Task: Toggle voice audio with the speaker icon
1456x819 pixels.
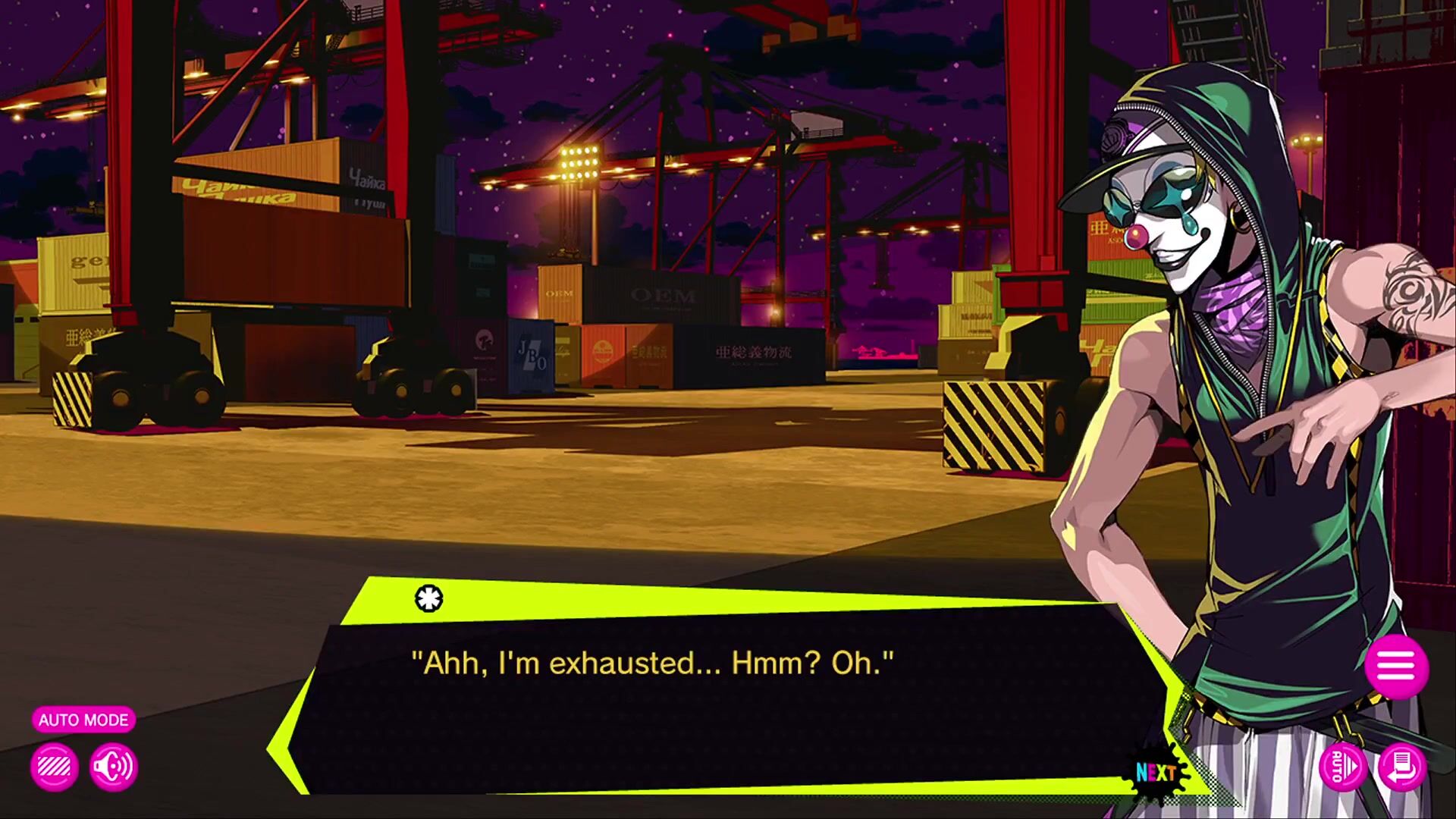Action: [x=114, y=767]
